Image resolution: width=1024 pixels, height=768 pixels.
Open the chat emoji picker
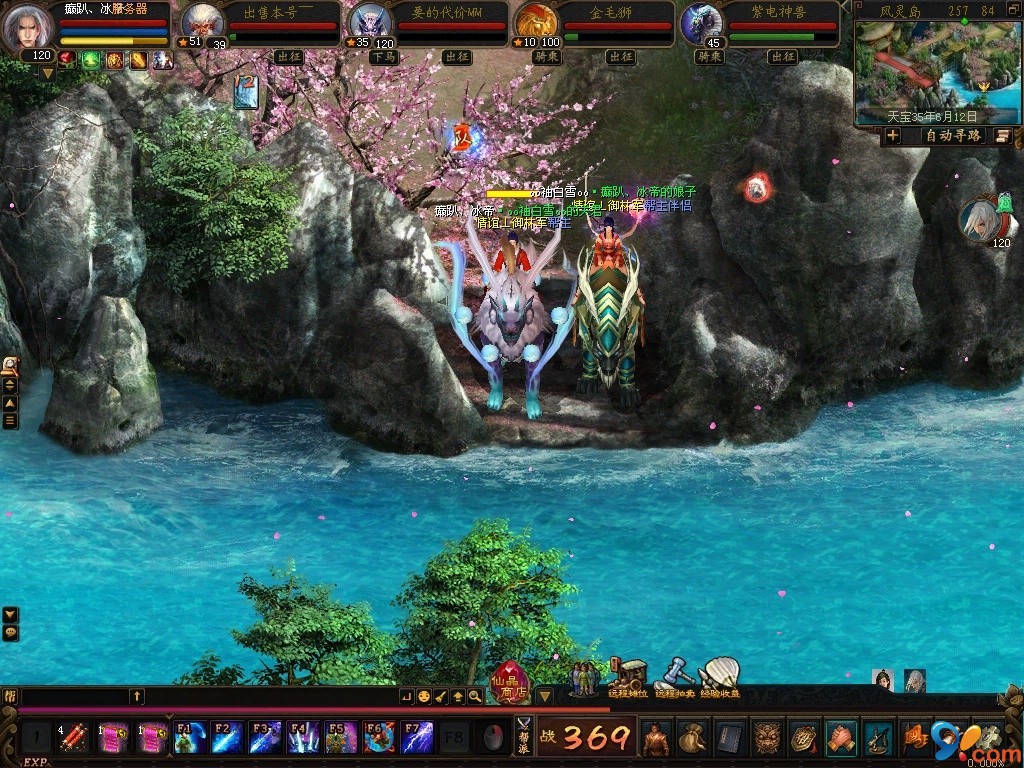[424, 696]
